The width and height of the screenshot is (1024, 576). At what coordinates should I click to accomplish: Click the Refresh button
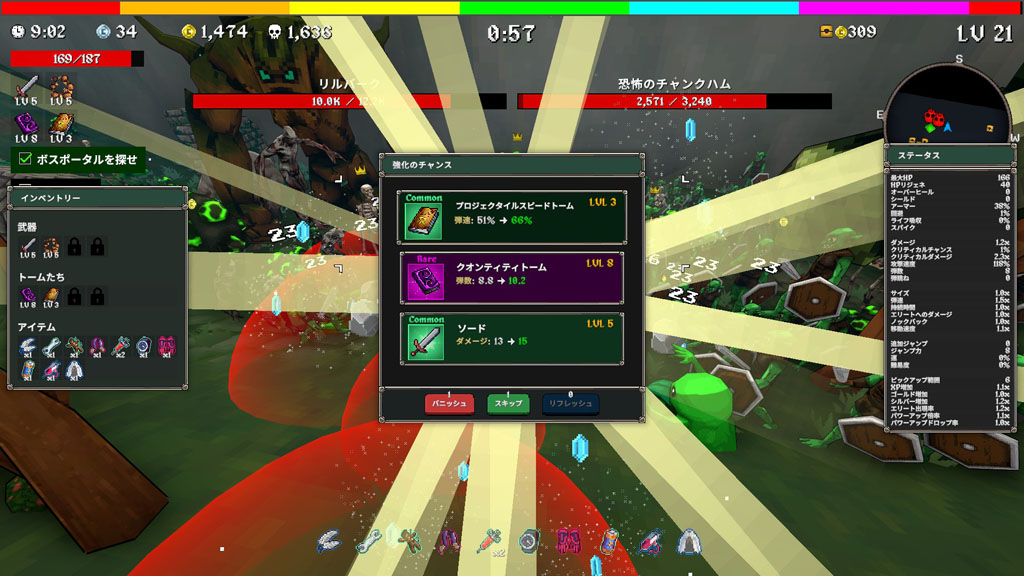[570, 404]
